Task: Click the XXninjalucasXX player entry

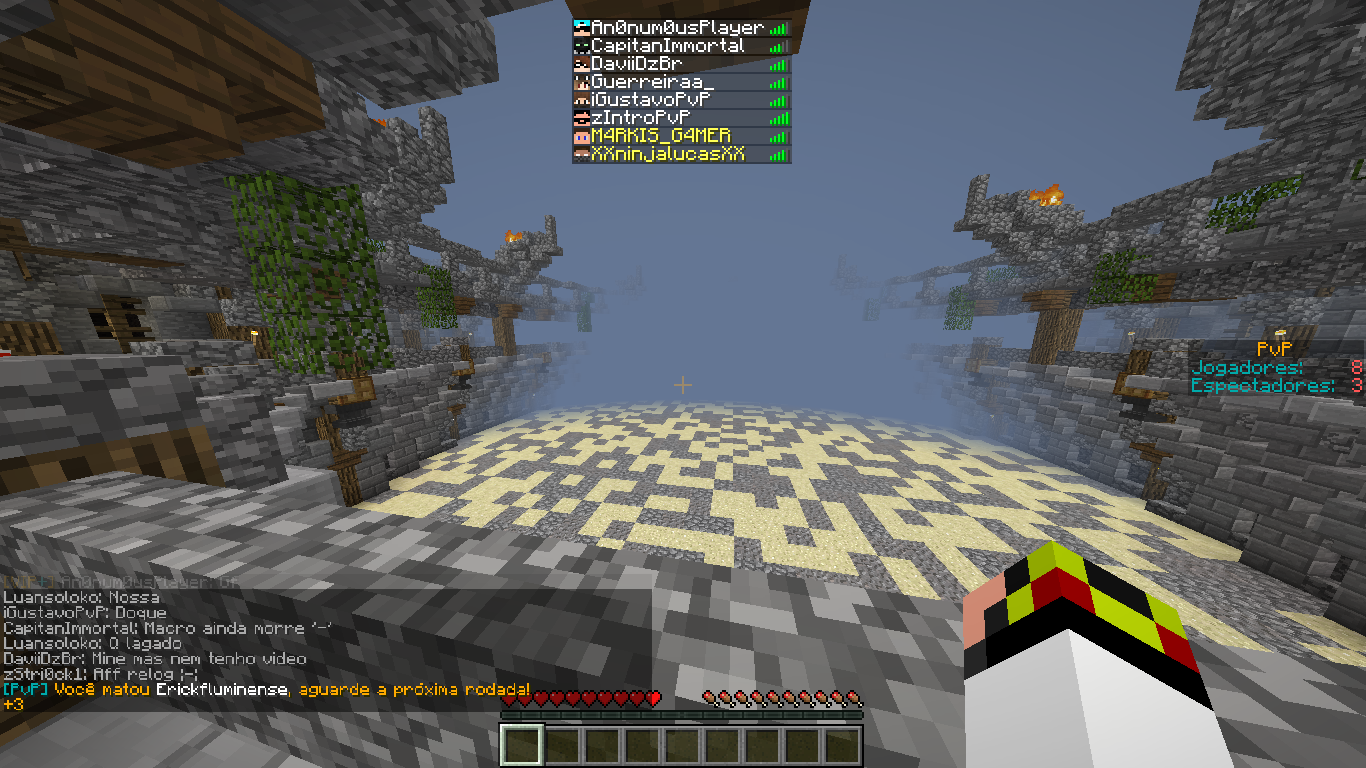Action: [668, 154]
